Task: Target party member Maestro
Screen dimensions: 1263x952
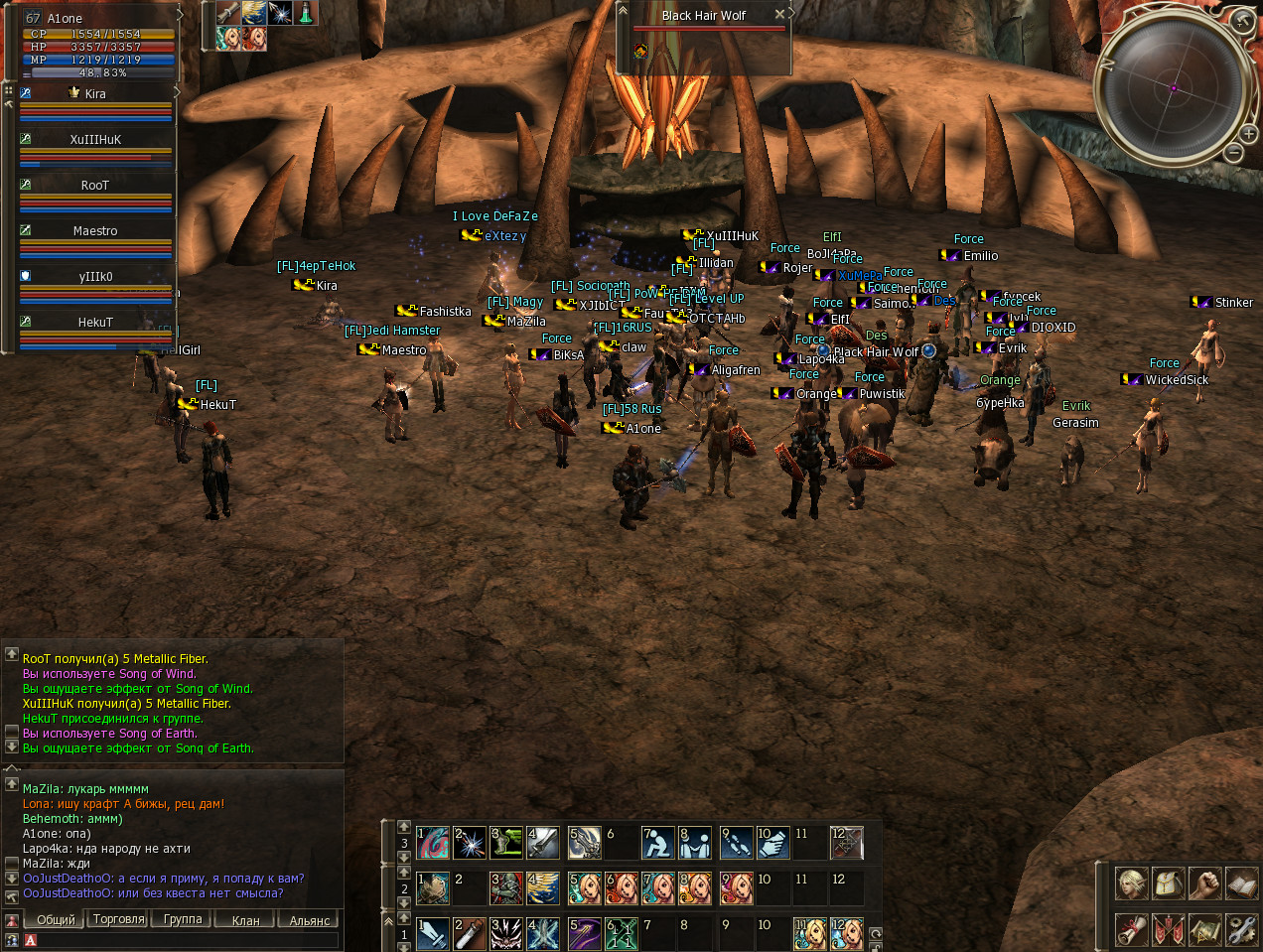Action: point(95,231)
